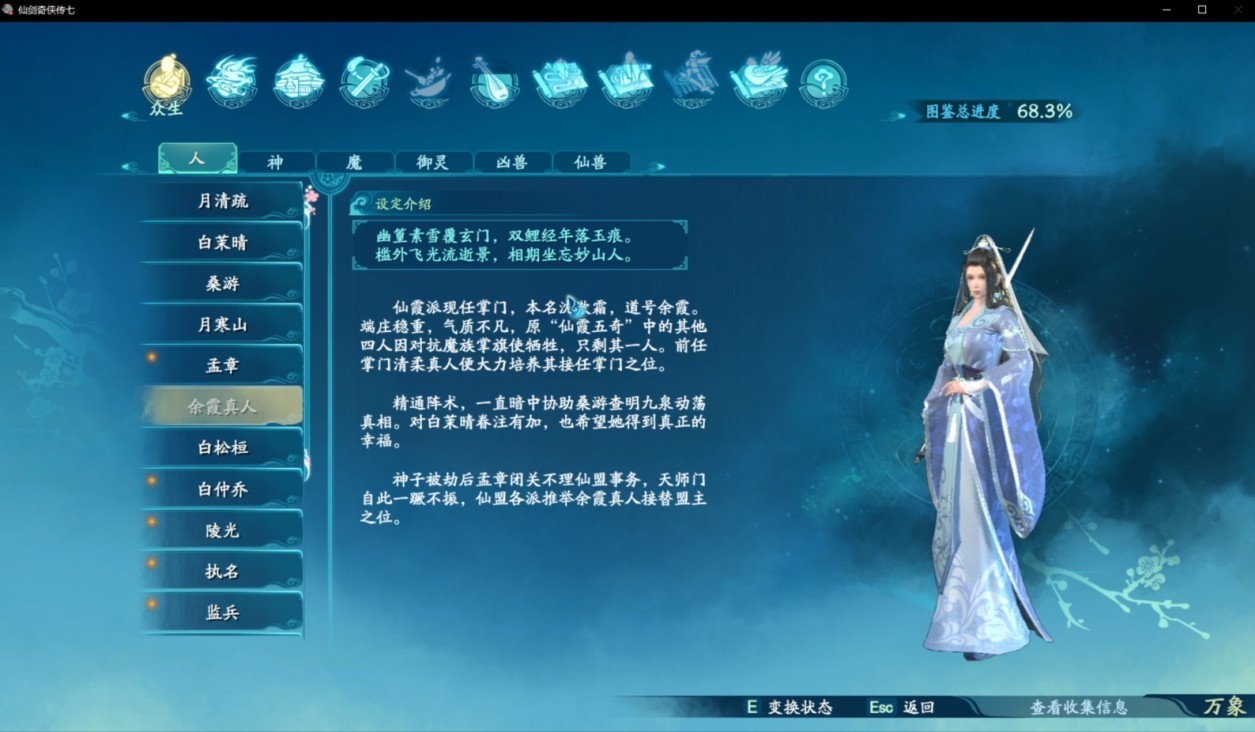The image size is (1255, 732).
Task: Select 白茉晴 in the character list
Action: [x=222, y=243]
